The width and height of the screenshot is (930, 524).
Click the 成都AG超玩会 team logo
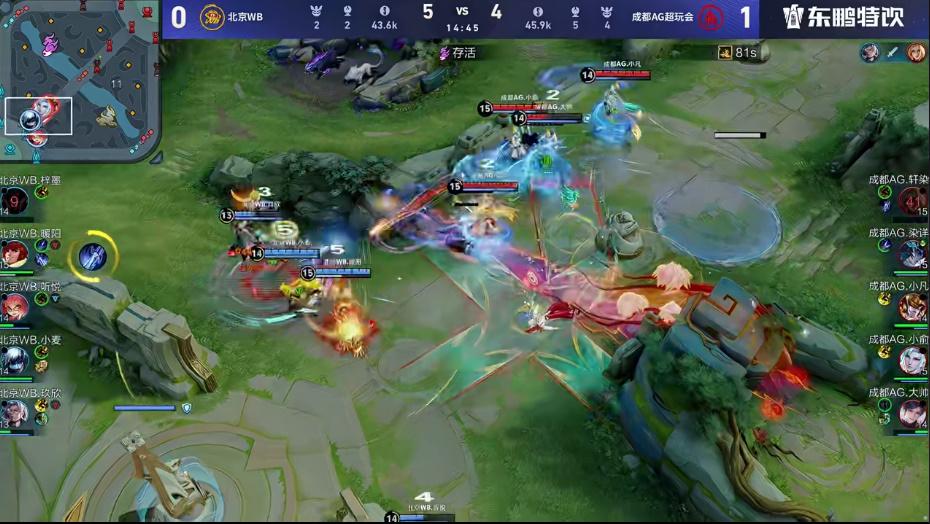point(711,17)
